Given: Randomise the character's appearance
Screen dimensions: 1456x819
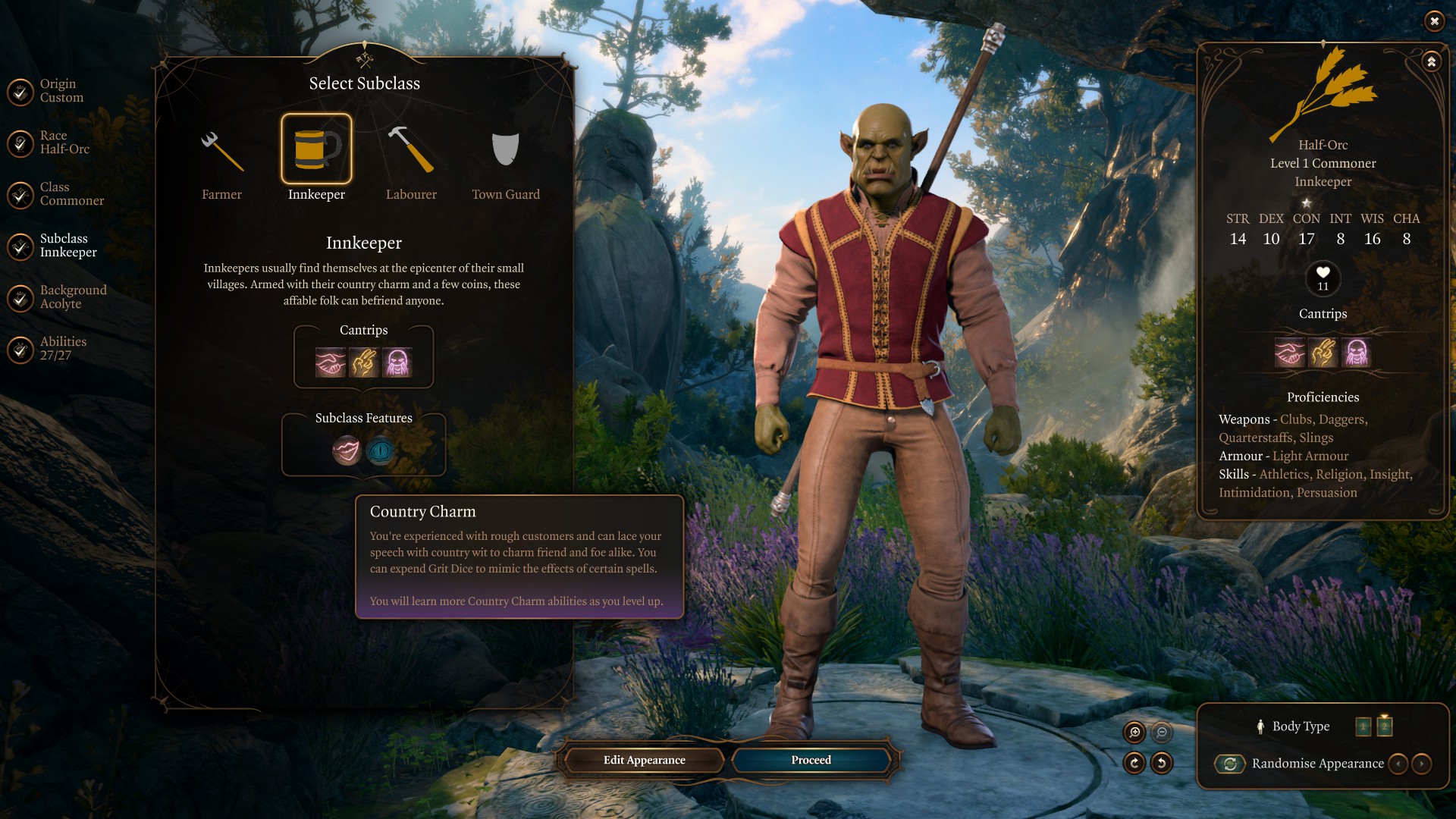Looking at the screenshot, I should 1230,764.
